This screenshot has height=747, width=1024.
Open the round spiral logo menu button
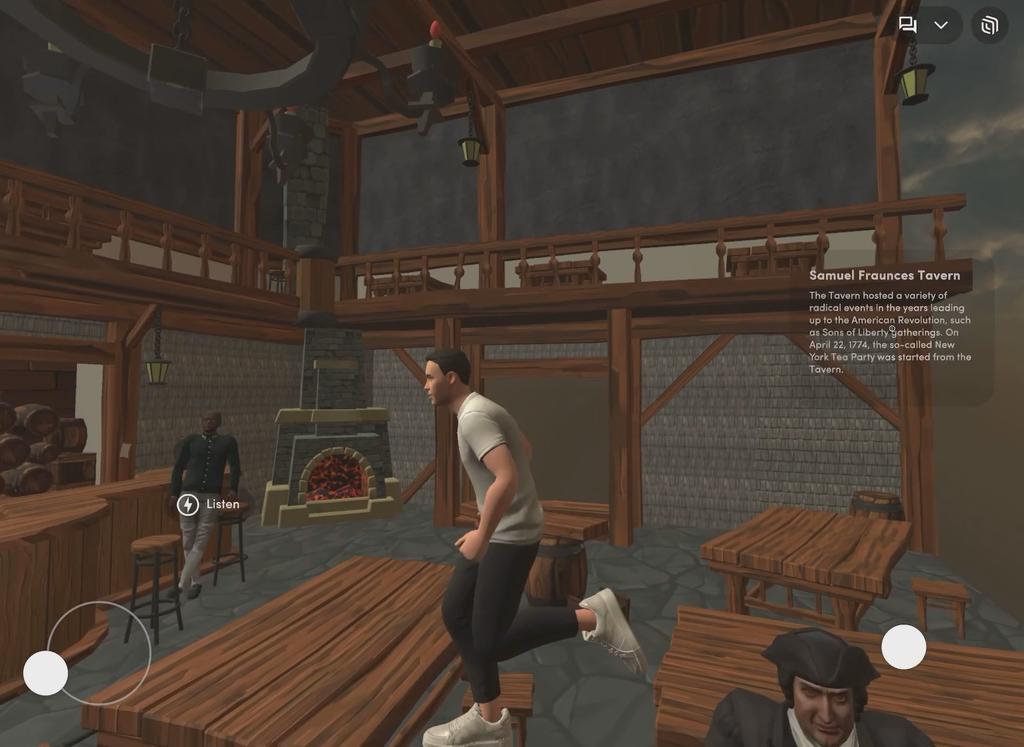tap(989, 25)
